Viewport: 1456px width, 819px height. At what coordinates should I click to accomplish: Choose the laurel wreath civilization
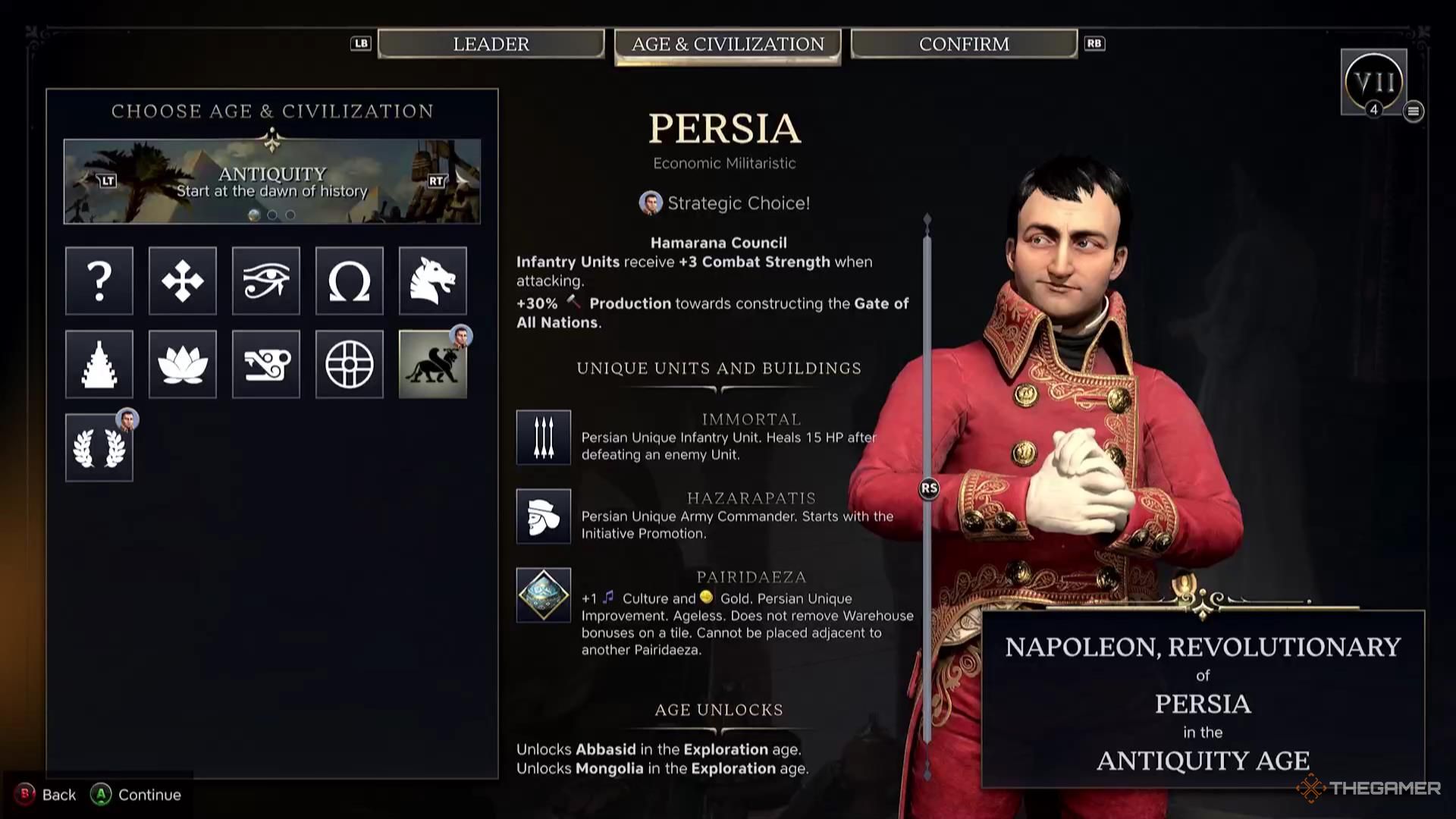click(x=99, y=447)
